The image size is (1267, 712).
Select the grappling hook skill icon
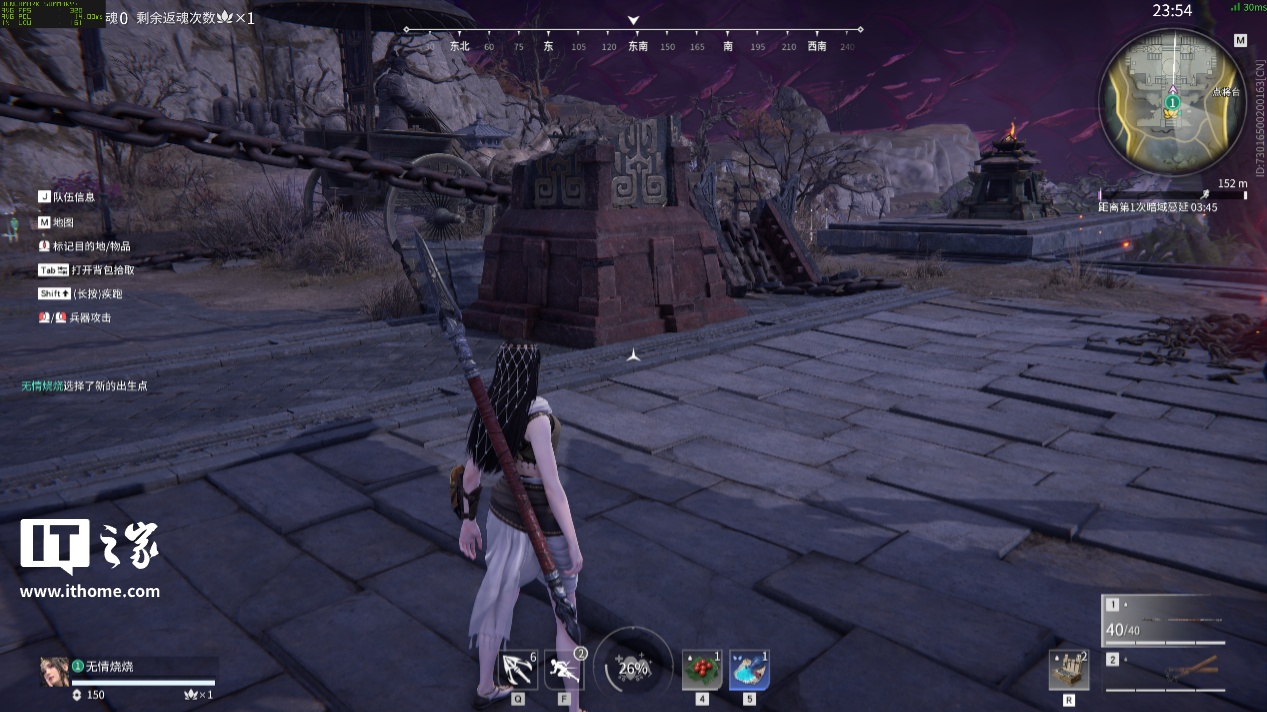click(517, 669)
